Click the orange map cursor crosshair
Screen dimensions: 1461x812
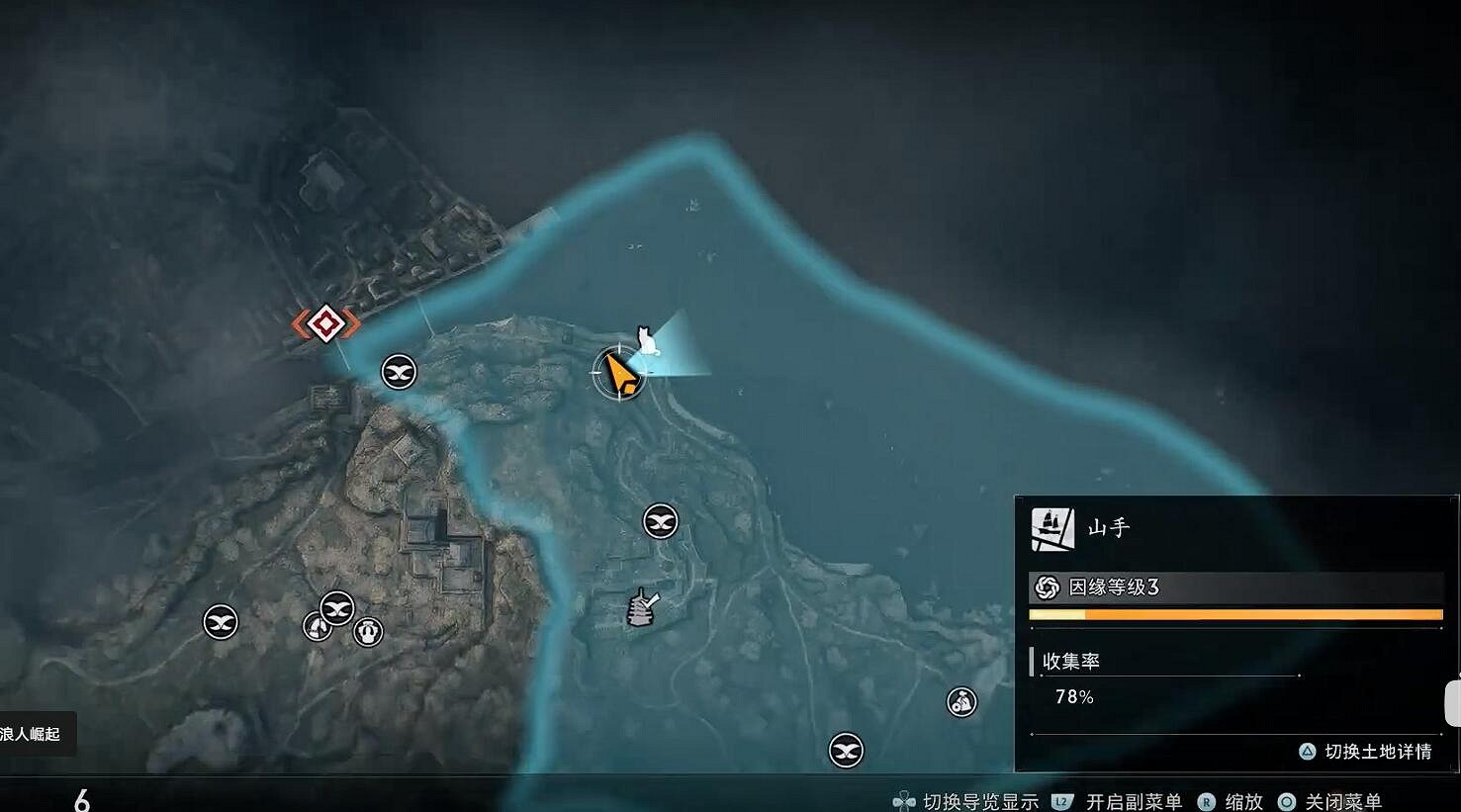coord(621,375)
